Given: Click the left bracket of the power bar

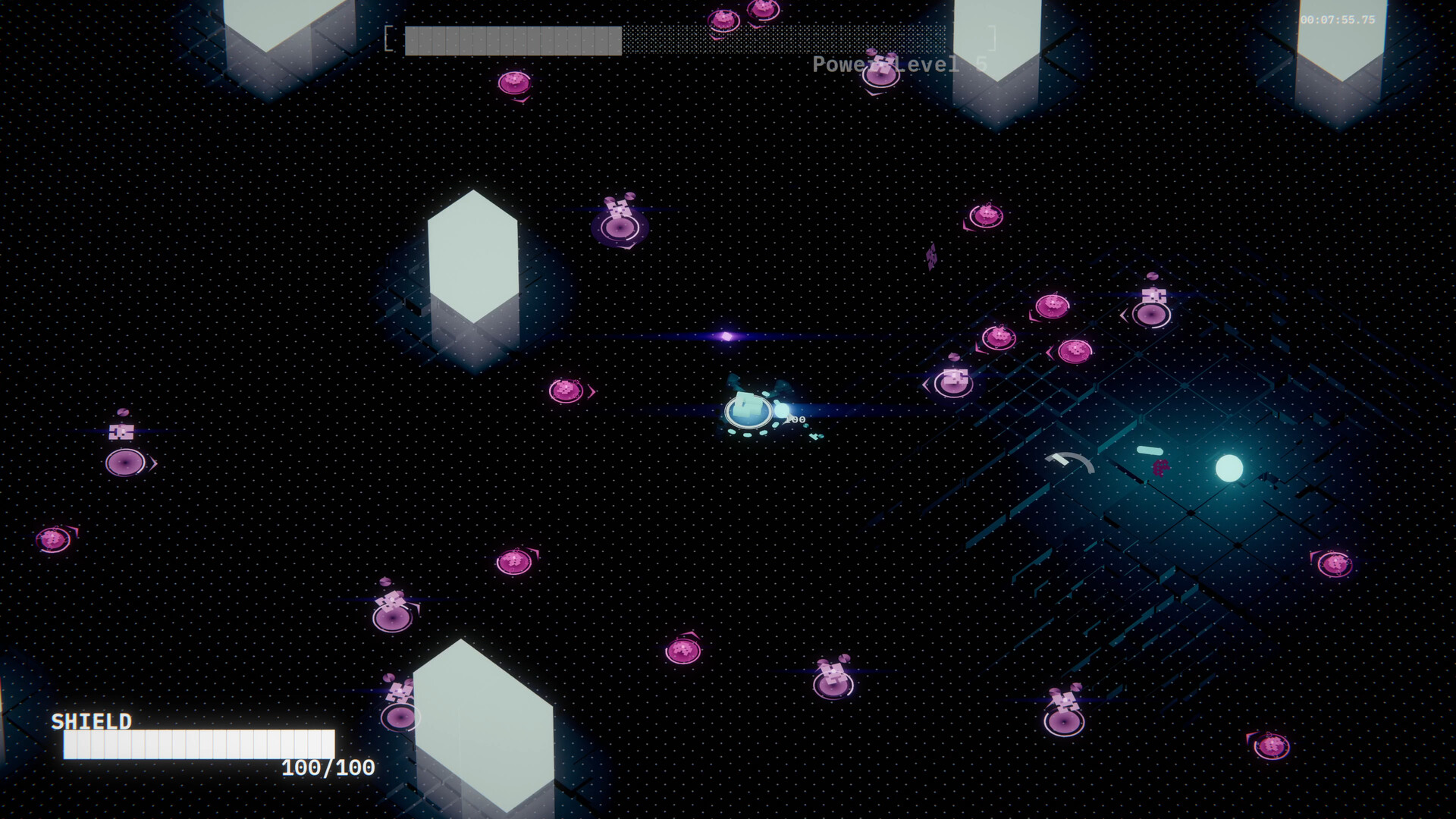Looking at the screenshot, I should click(x=388, y=38).
